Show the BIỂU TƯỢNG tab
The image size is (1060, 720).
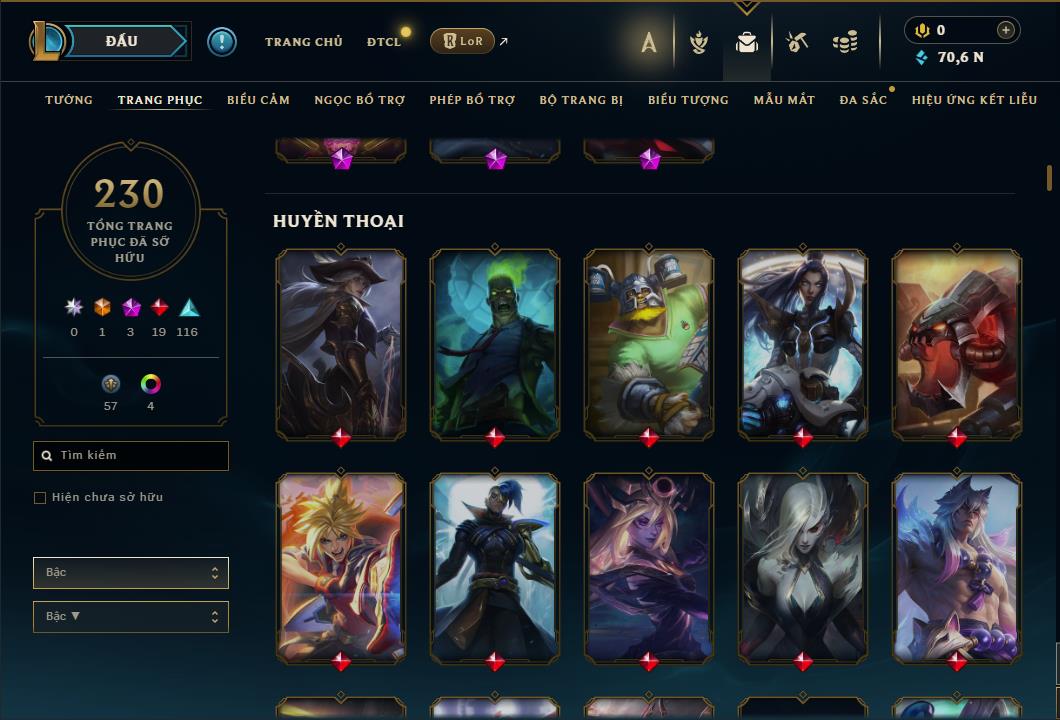[x=688, y=100]
